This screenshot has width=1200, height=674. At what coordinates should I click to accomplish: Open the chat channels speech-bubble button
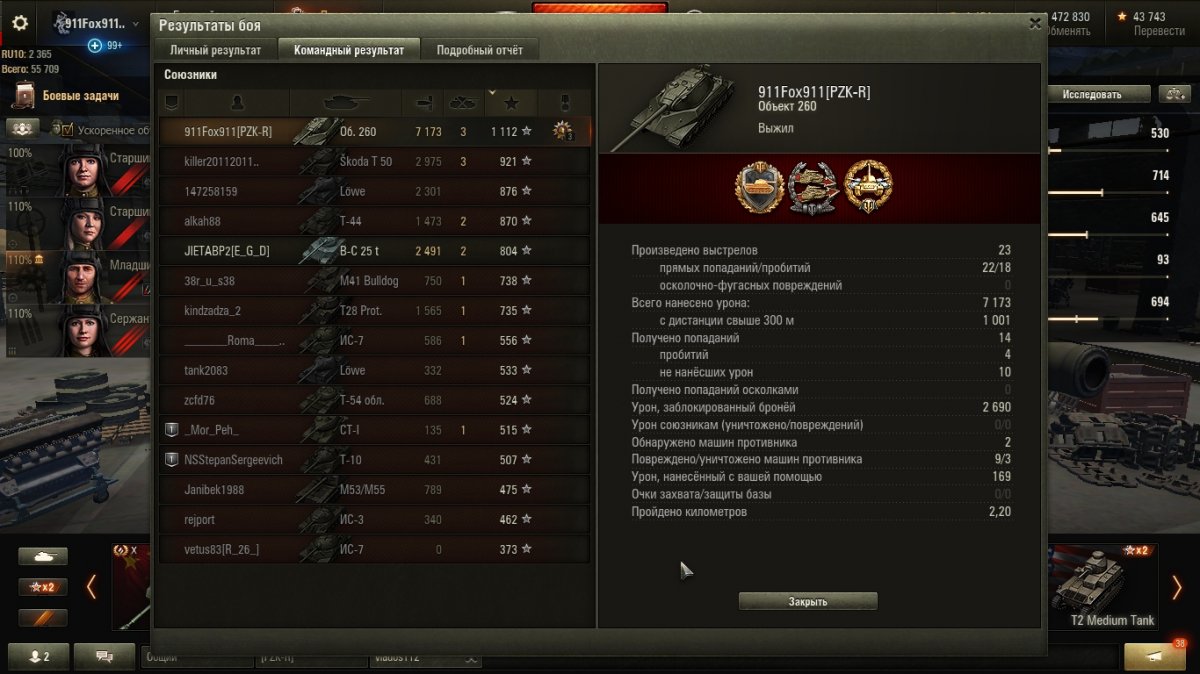click(103, 657)
